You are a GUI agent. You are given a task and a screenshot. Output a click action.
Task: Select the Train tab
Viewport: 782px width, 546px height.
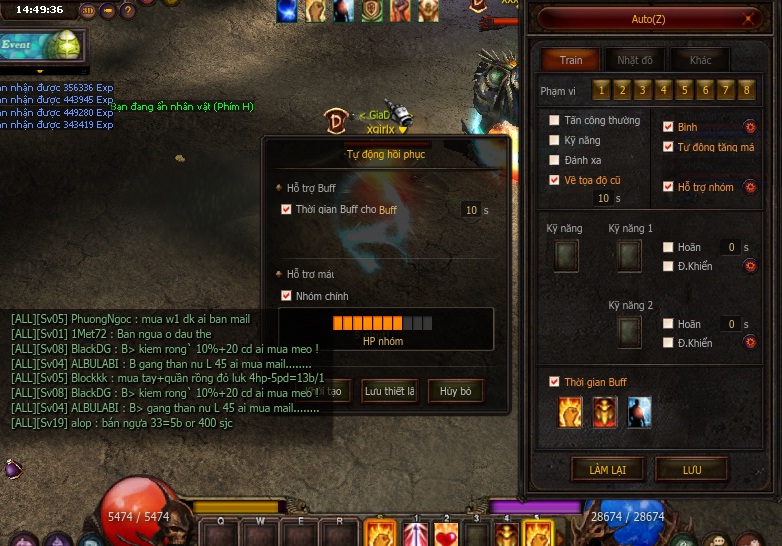[x=571, y=60]
